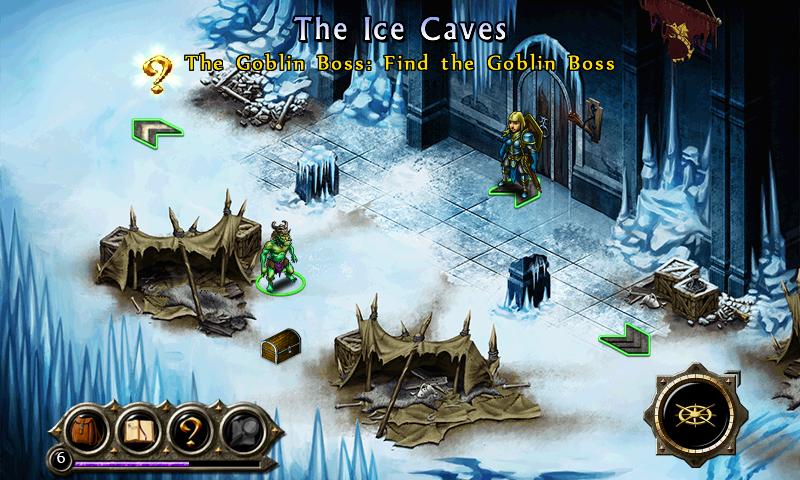The width and height of the screenshot is (800, 480).
Task: Click the Goblin Boss quest tracker
Action: tap(398, 62)
